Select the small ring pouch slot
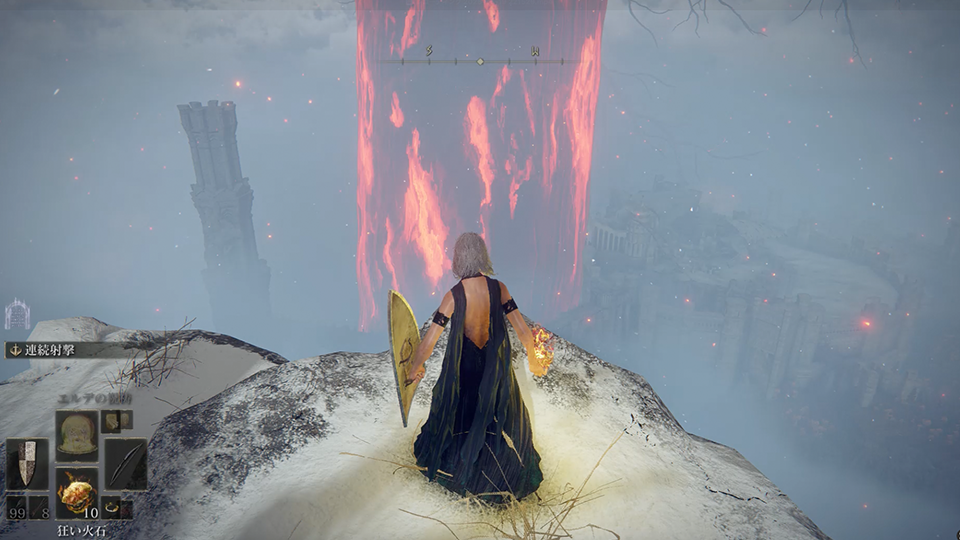Viewport: 960px width, 540px height. coord(111,508)
